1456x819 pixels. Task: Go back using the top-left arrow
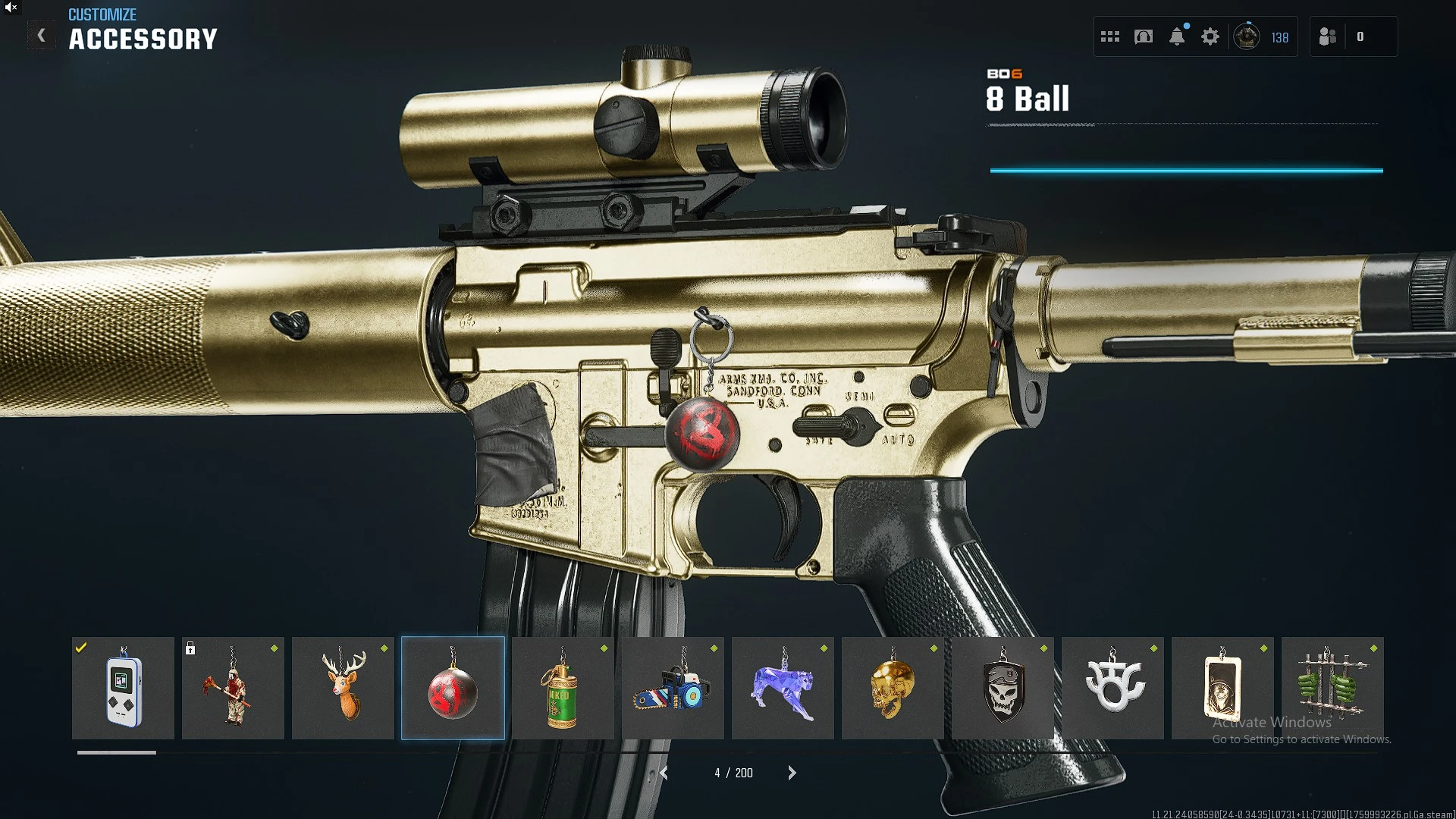(42, 36)
